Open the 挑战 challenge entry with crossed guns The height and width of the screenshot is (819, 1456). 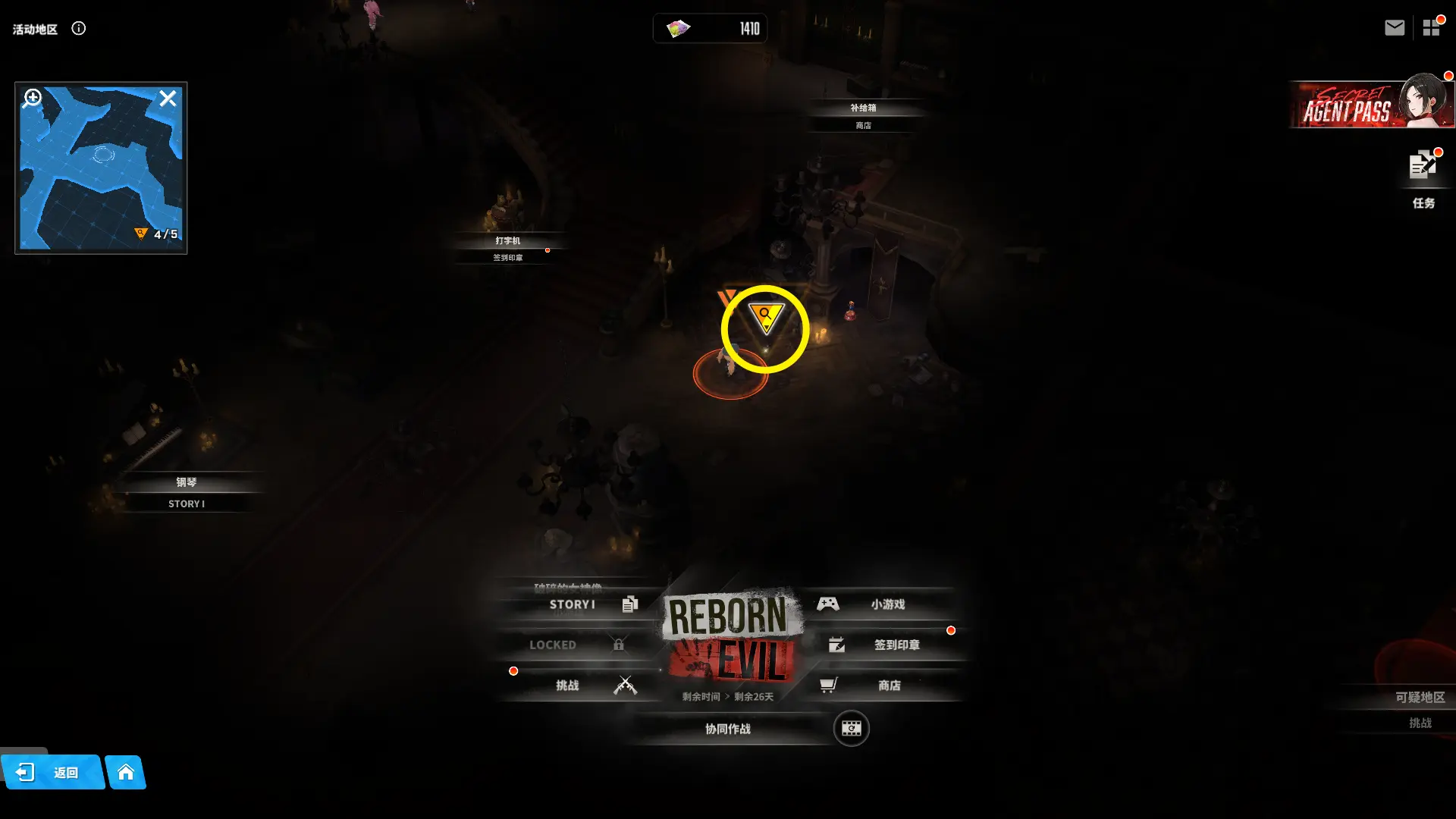pos(576,686)
